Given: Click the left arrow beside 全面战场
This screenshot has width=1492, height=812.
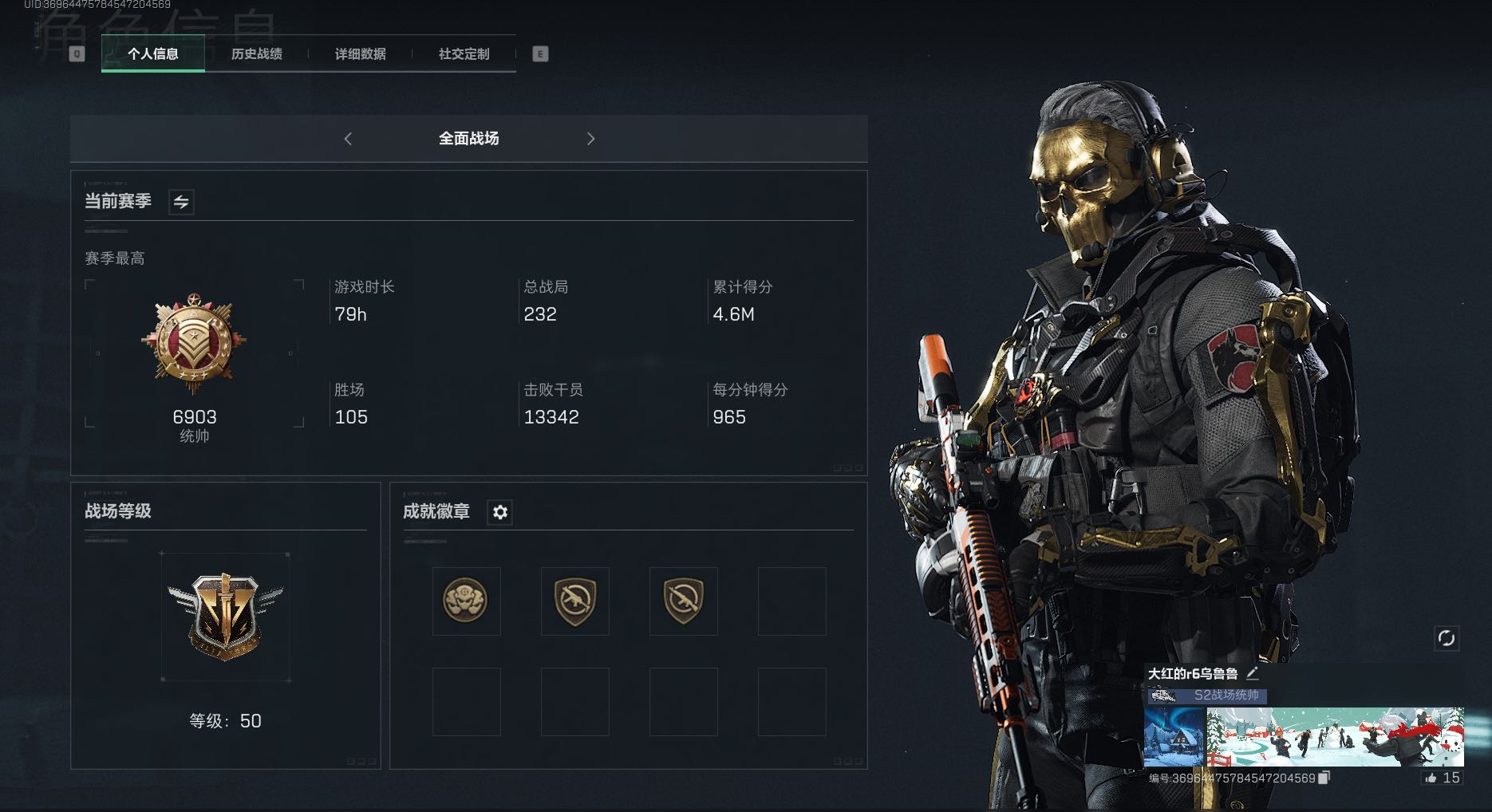Looking at the screenshot, I should [x=348, y=139].
